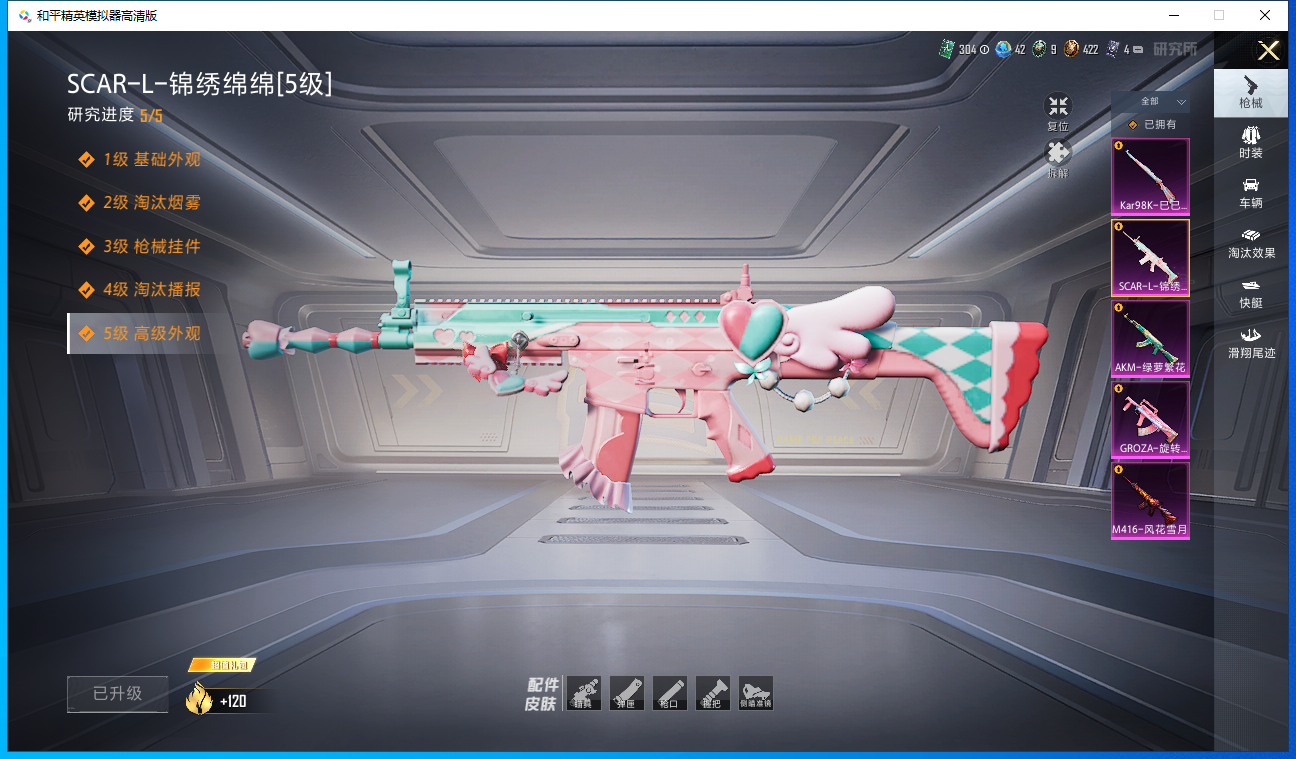
Task: Open the 全部 filter dropdown
Action: [1151, 102]
